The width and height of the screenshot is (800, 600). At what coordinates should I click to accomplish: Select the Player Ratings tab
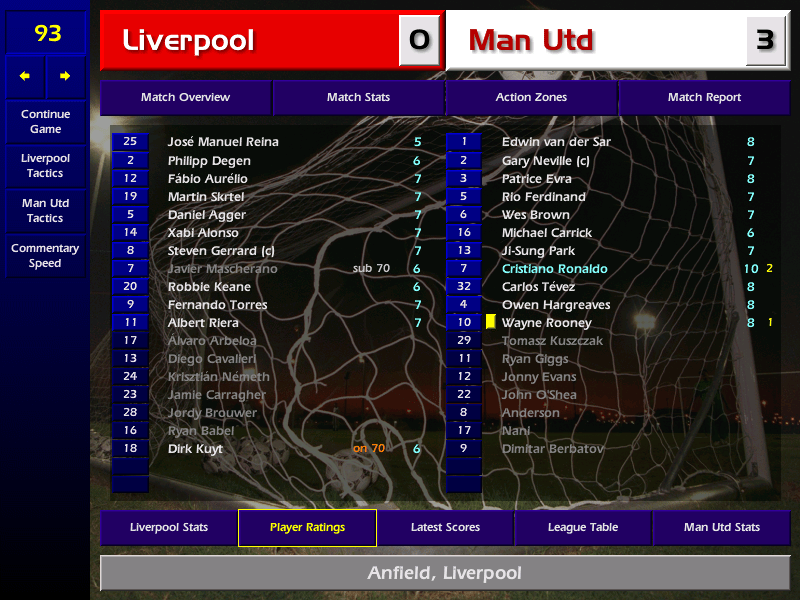[307, 527]
